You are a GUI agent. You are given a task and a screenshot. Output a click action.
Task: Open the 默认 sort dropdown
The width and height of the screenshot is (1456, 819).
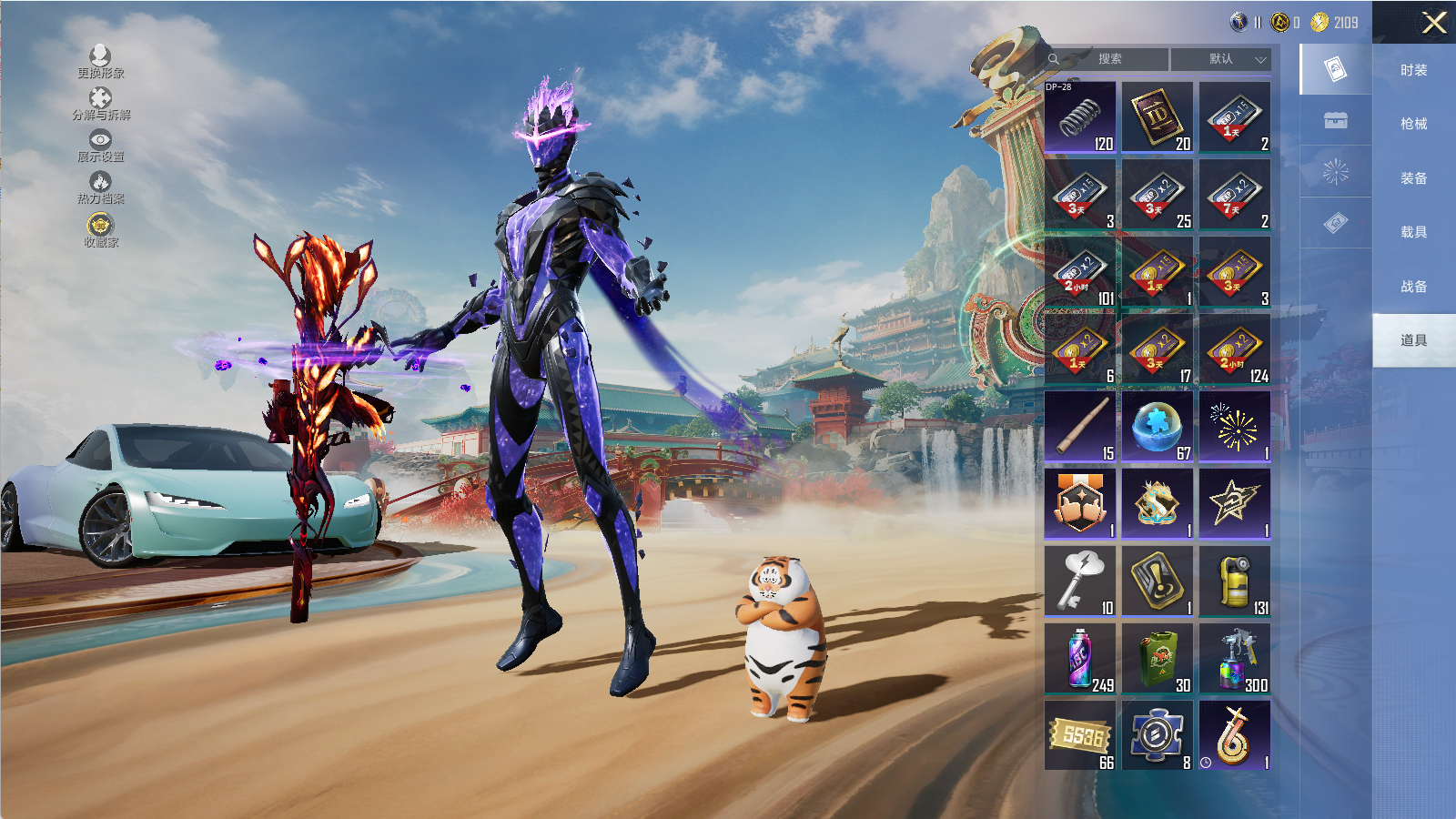pos(1221,59)
